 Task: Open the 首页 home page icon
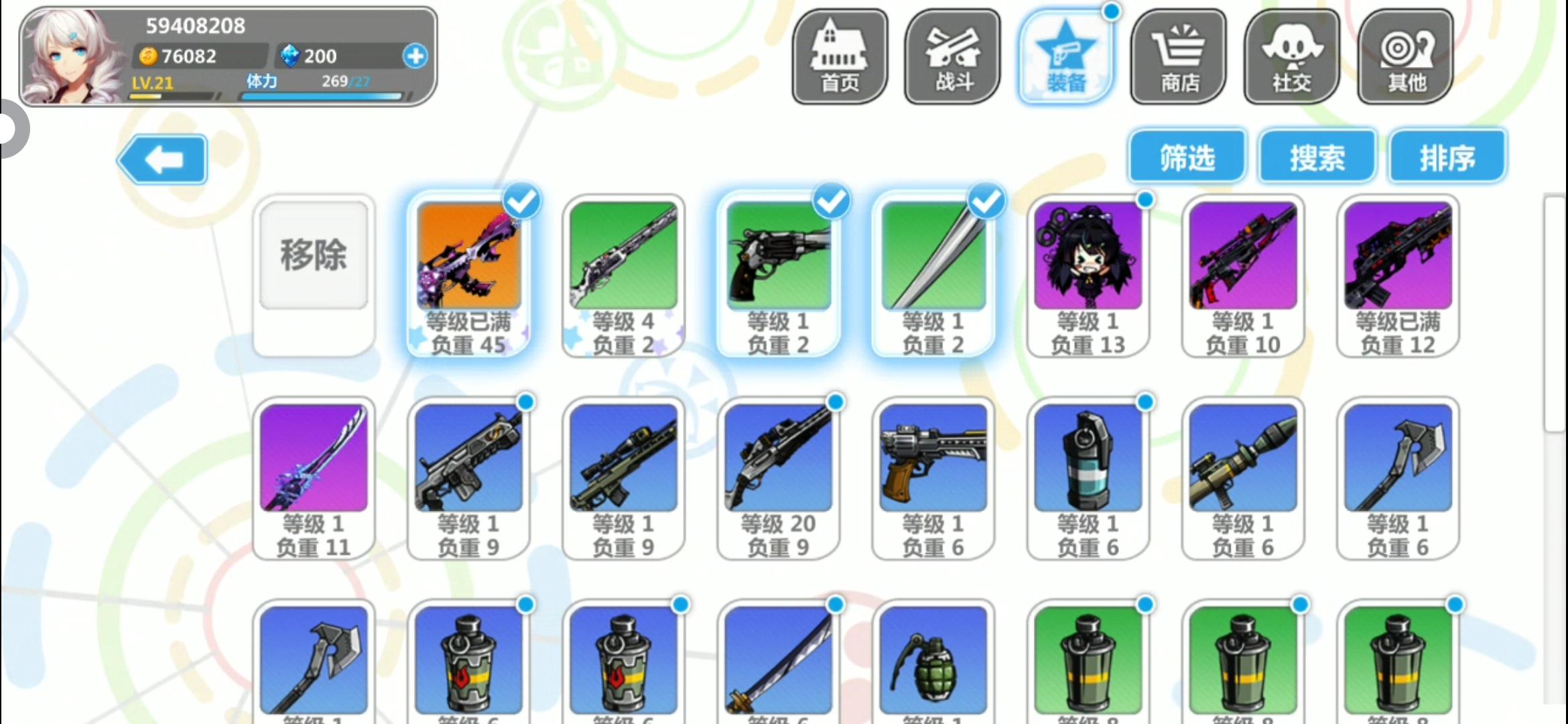pyautogui.click(x=840, y=56)
